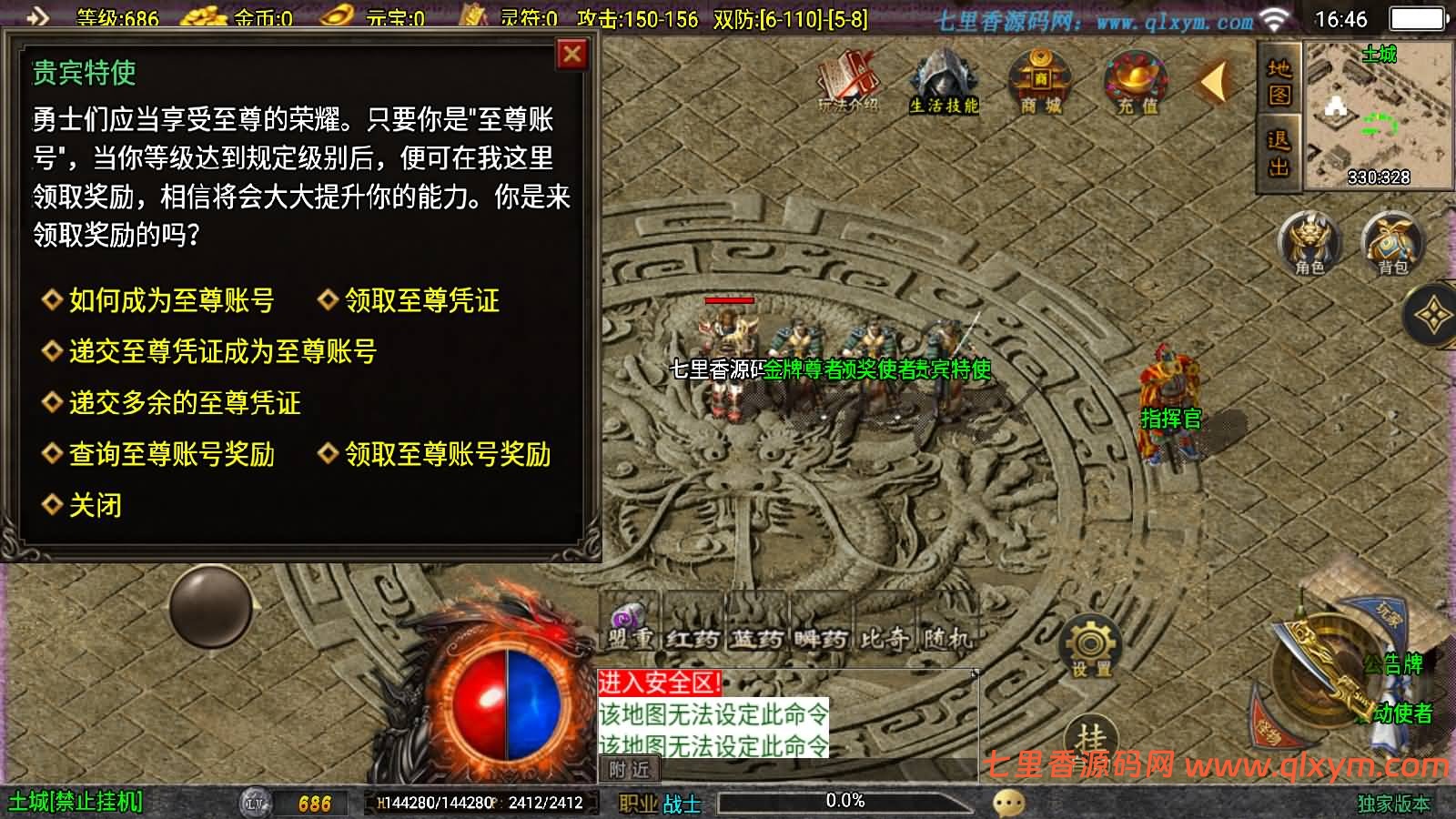1456x819 pixels.
Task: Open the 商城 shop icon
Action: [1037, 84]
